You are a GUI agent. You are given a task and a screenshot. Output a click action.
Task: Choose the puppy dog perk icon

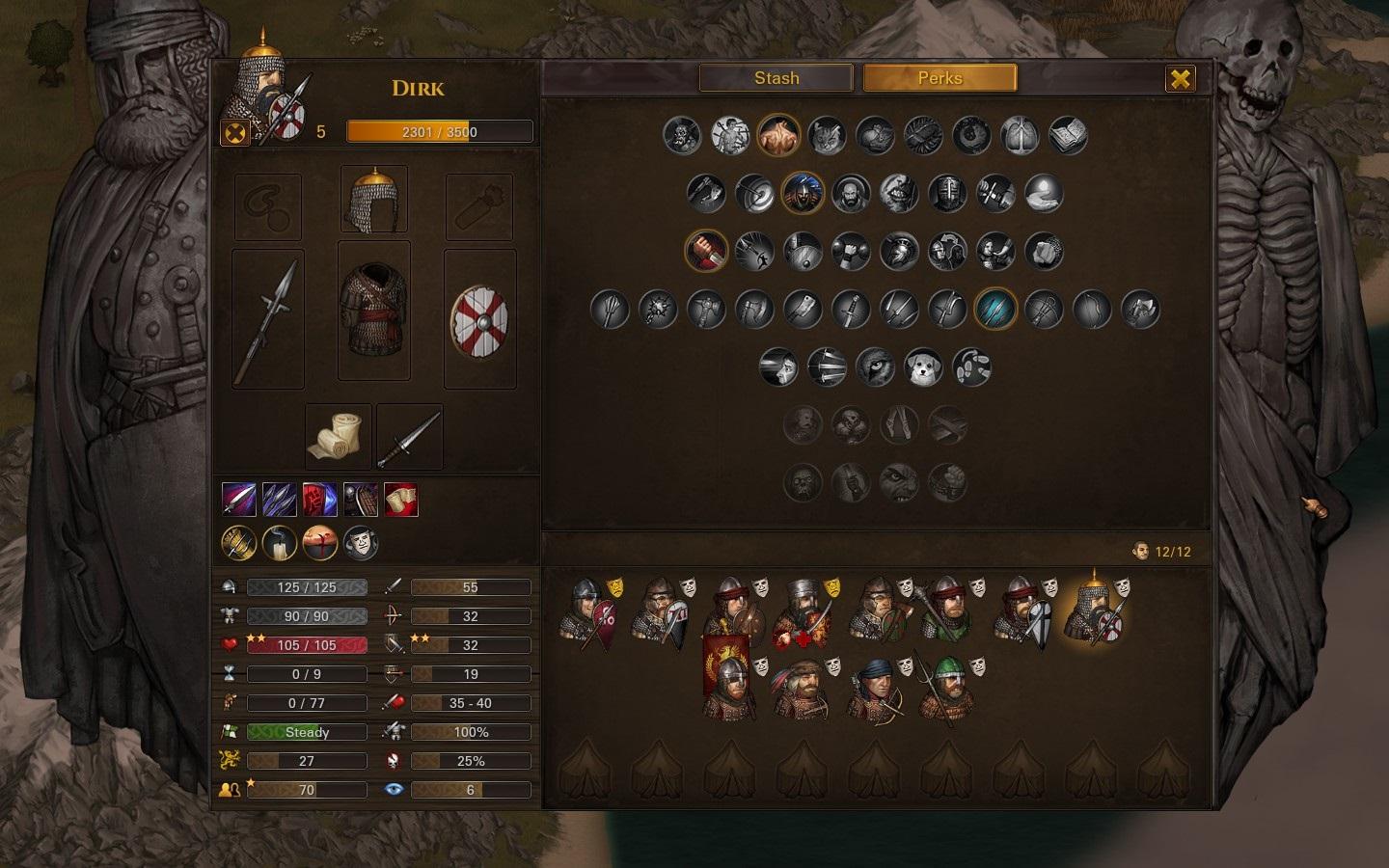(923, 367)
